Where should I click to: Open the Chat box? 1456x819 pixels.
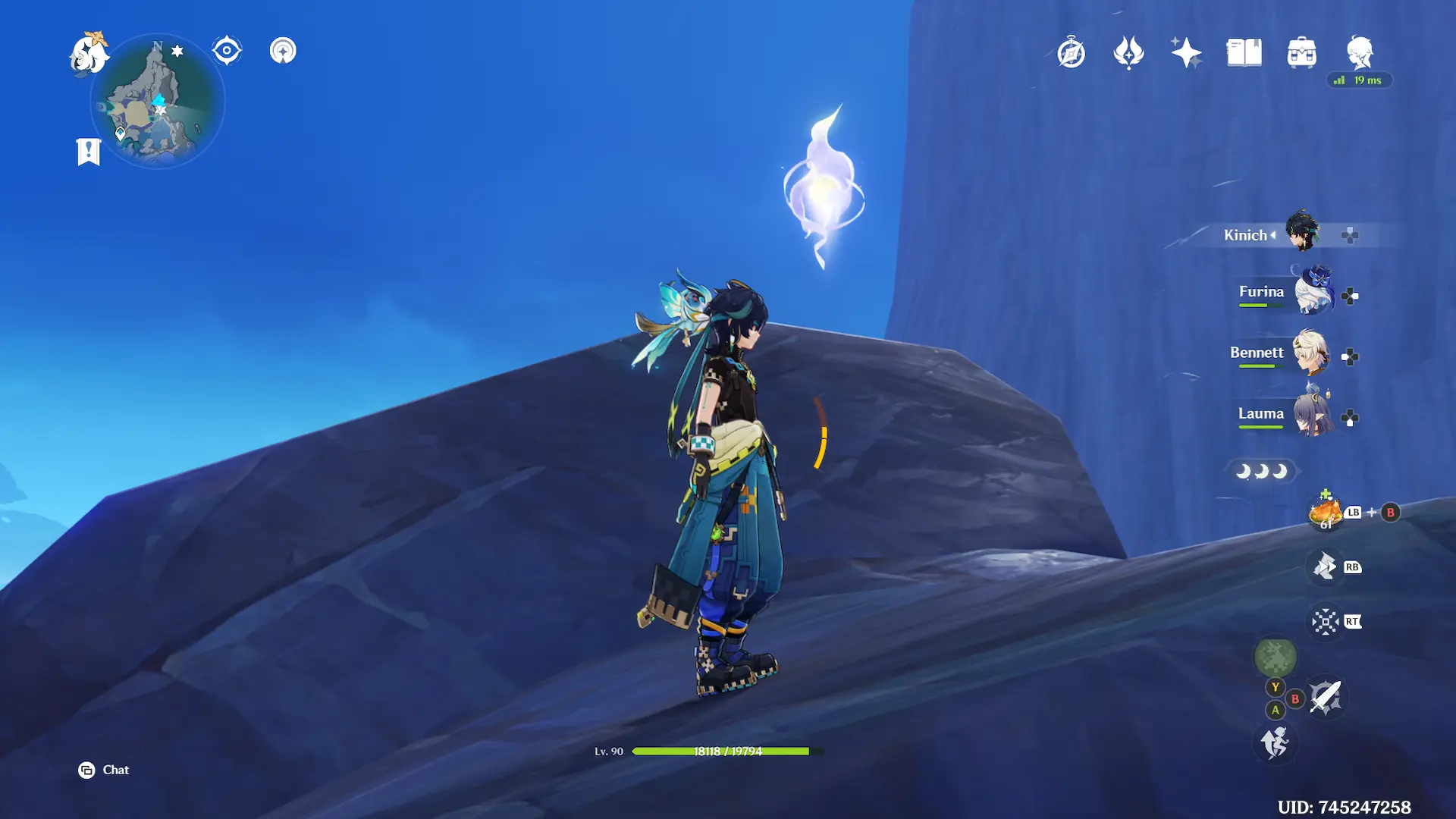click(104, 770)
